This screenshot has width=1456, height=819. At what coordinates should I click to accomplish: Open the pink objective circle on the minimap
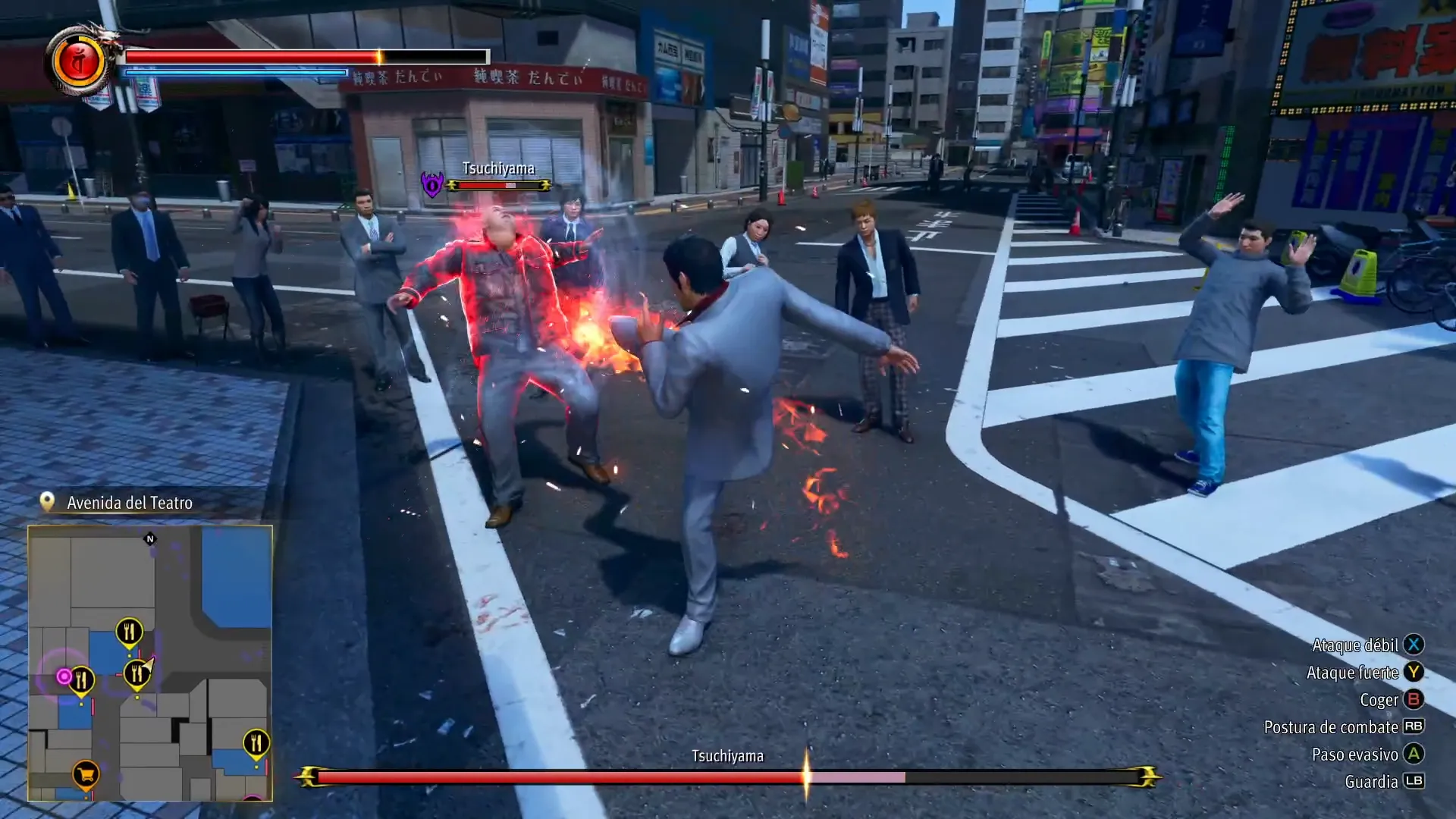(64, 676)
